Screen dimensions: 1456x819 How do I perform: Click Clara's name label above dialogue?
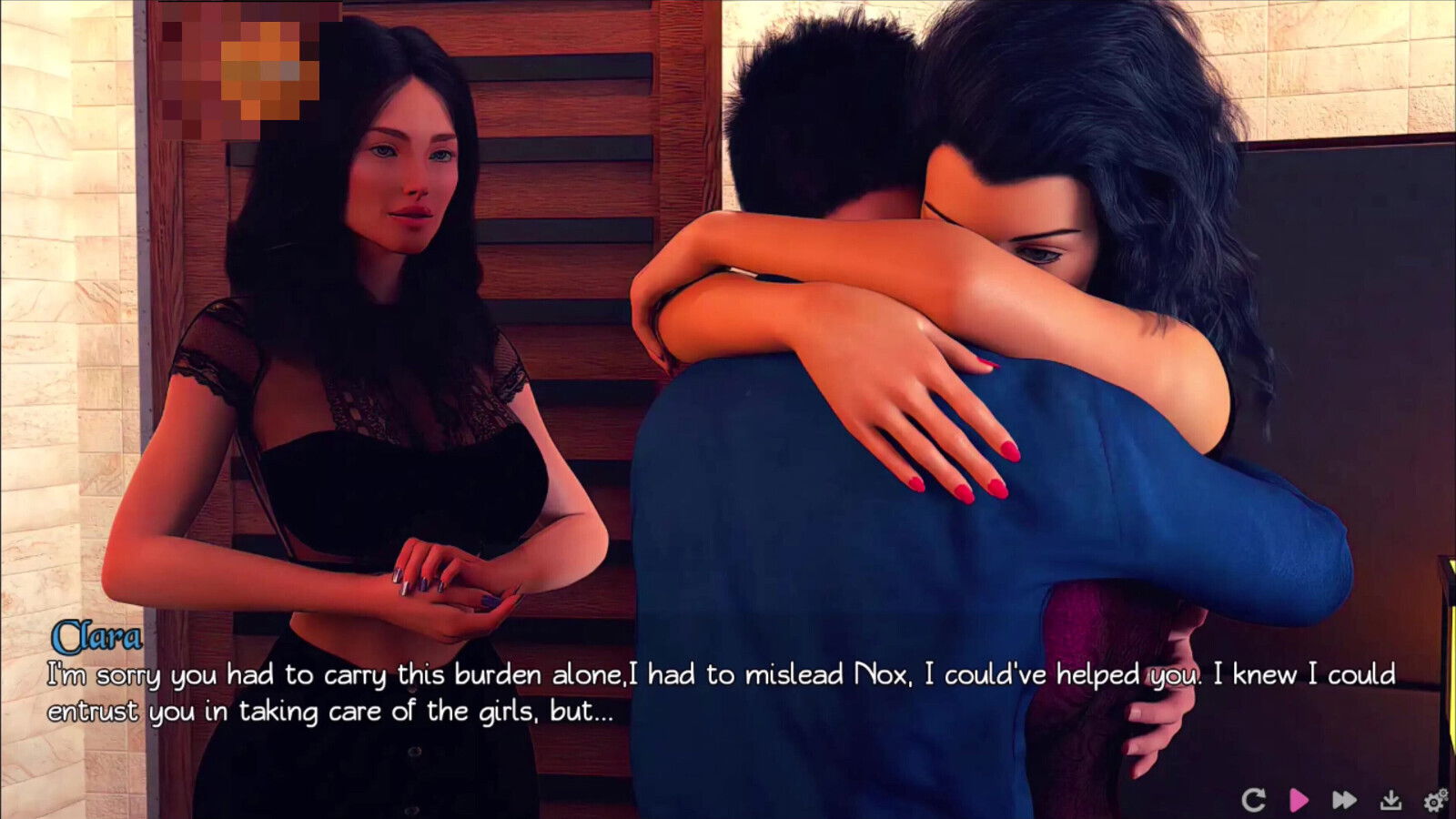click(100, 640)
